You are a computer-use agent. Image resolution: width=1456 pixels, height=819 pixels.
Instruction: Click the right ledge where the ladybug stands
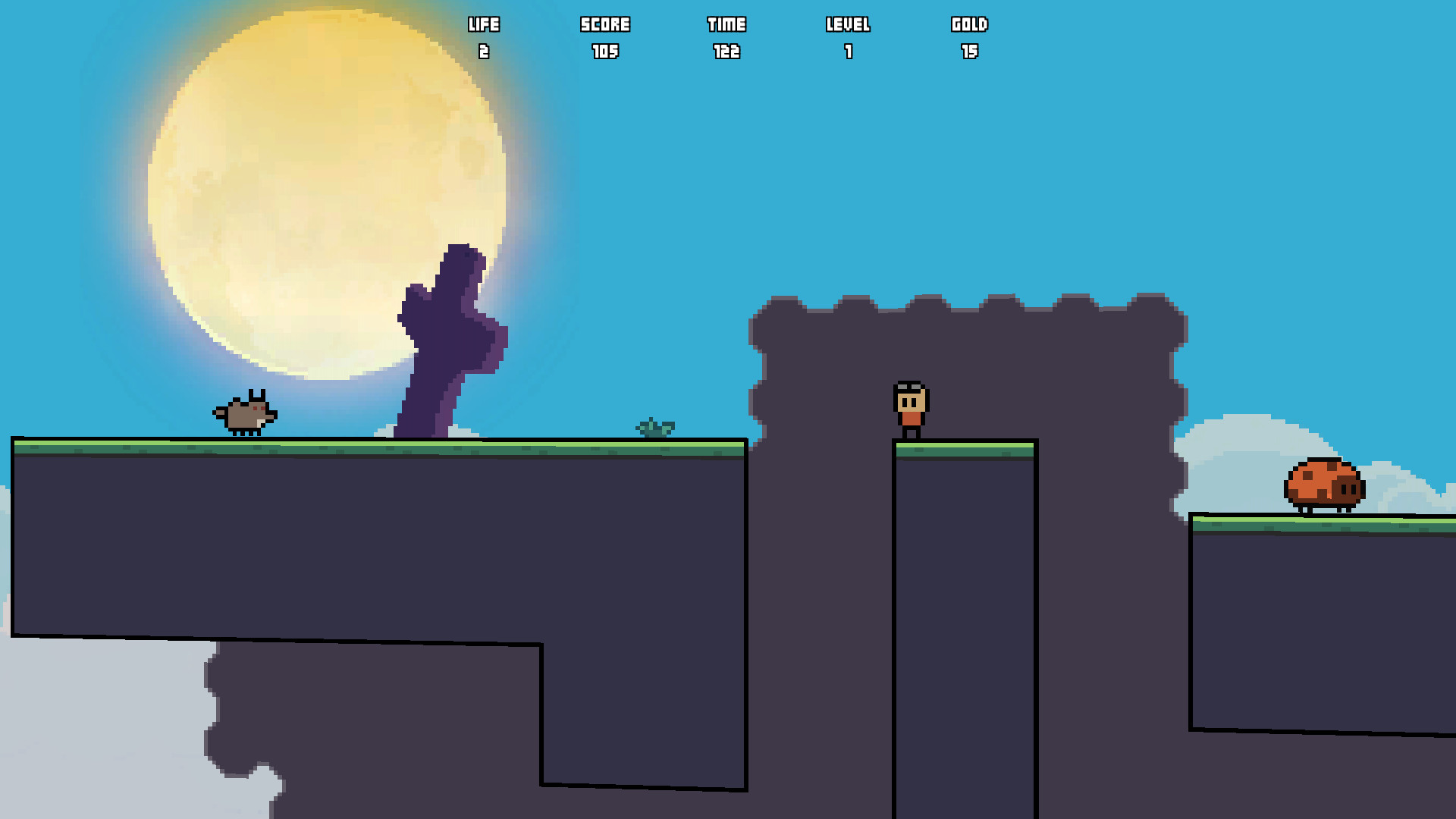click(1327, 607)
